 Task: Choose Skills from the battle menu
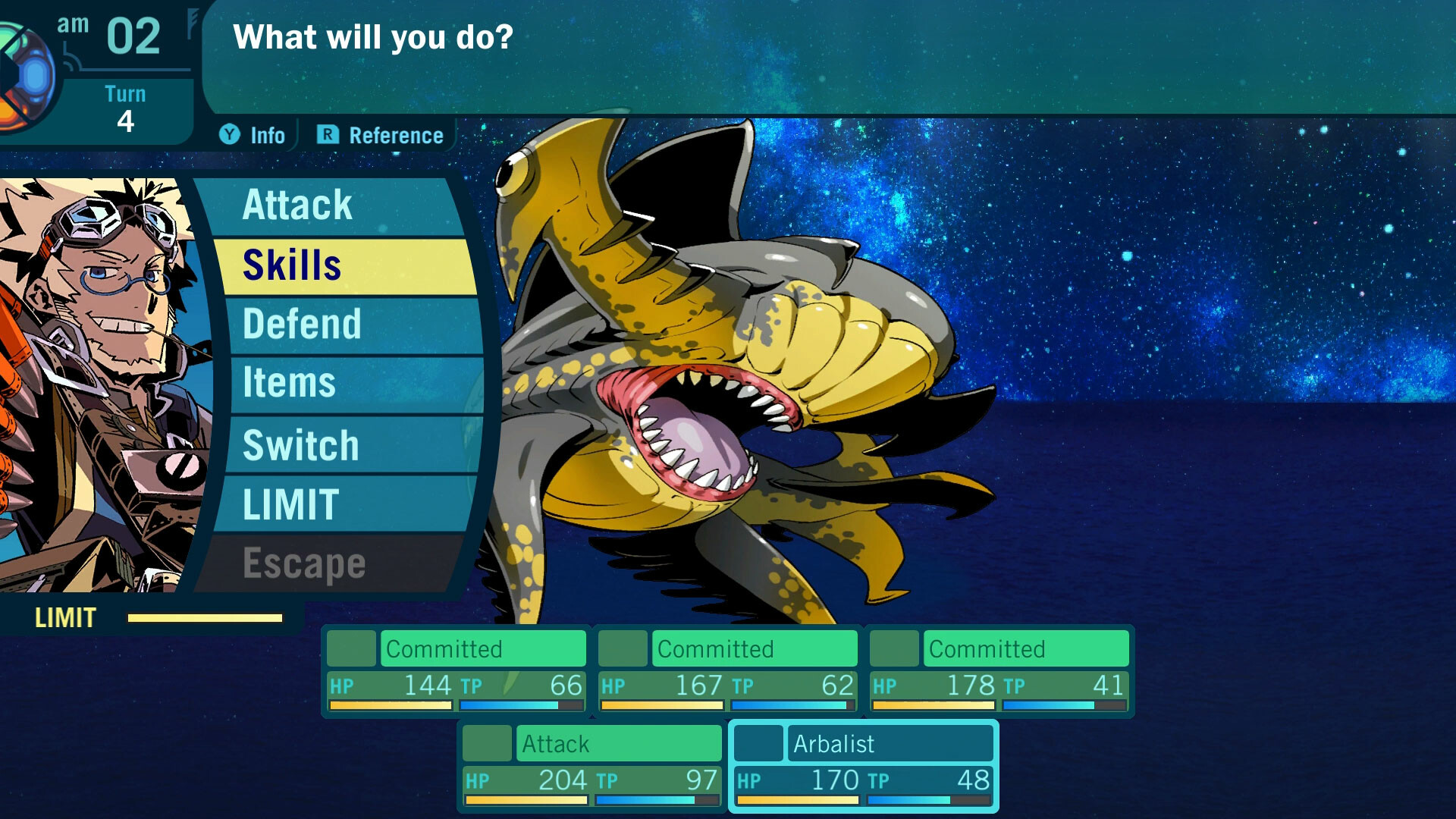coord(290,266)
